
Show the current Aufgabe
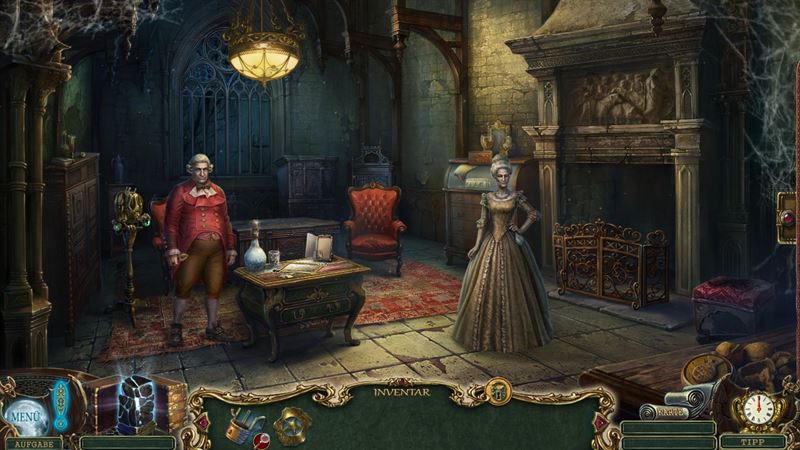pos(32,442)
